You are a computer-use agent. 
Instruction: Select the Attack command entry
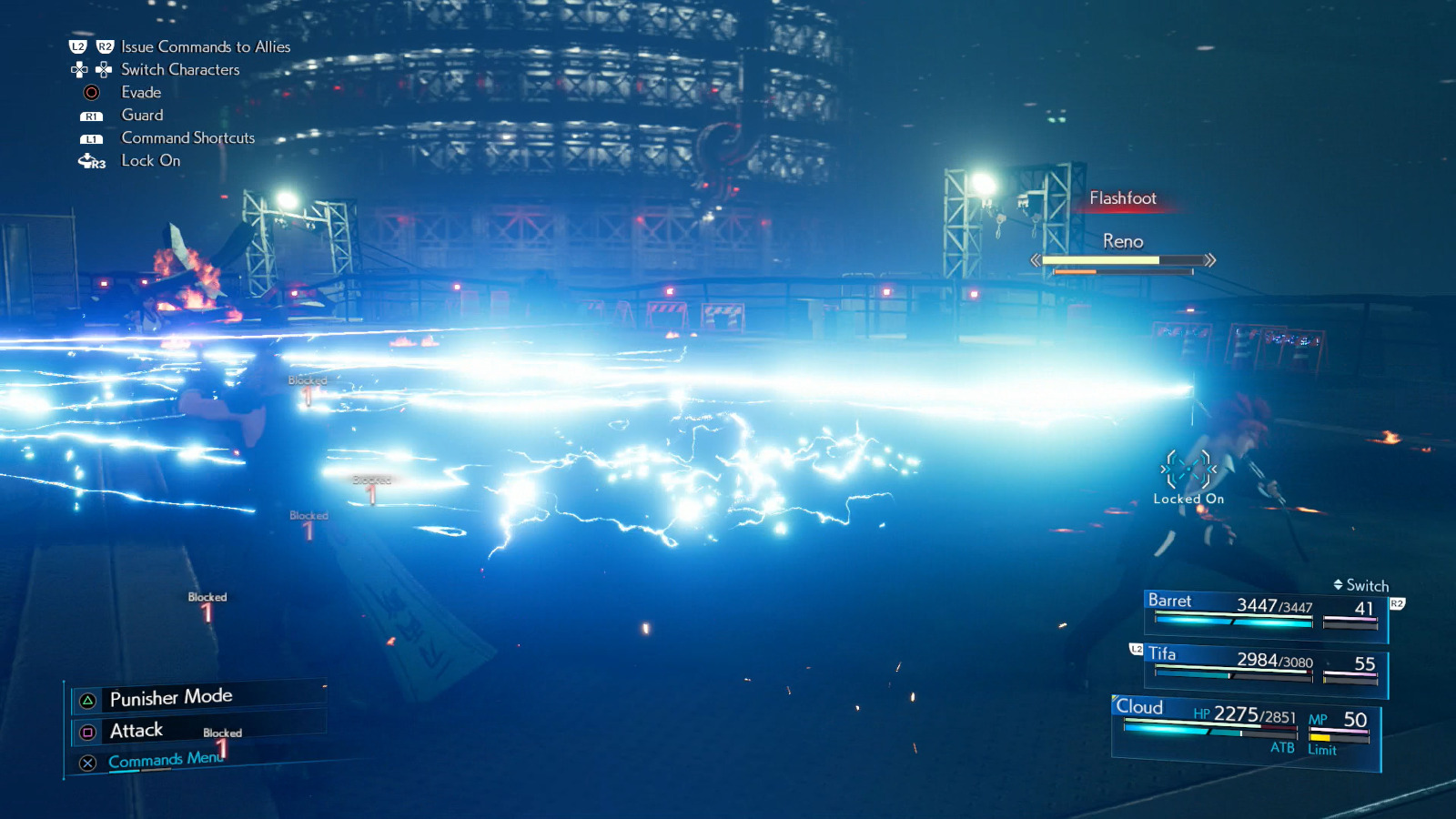pos(135,730)
